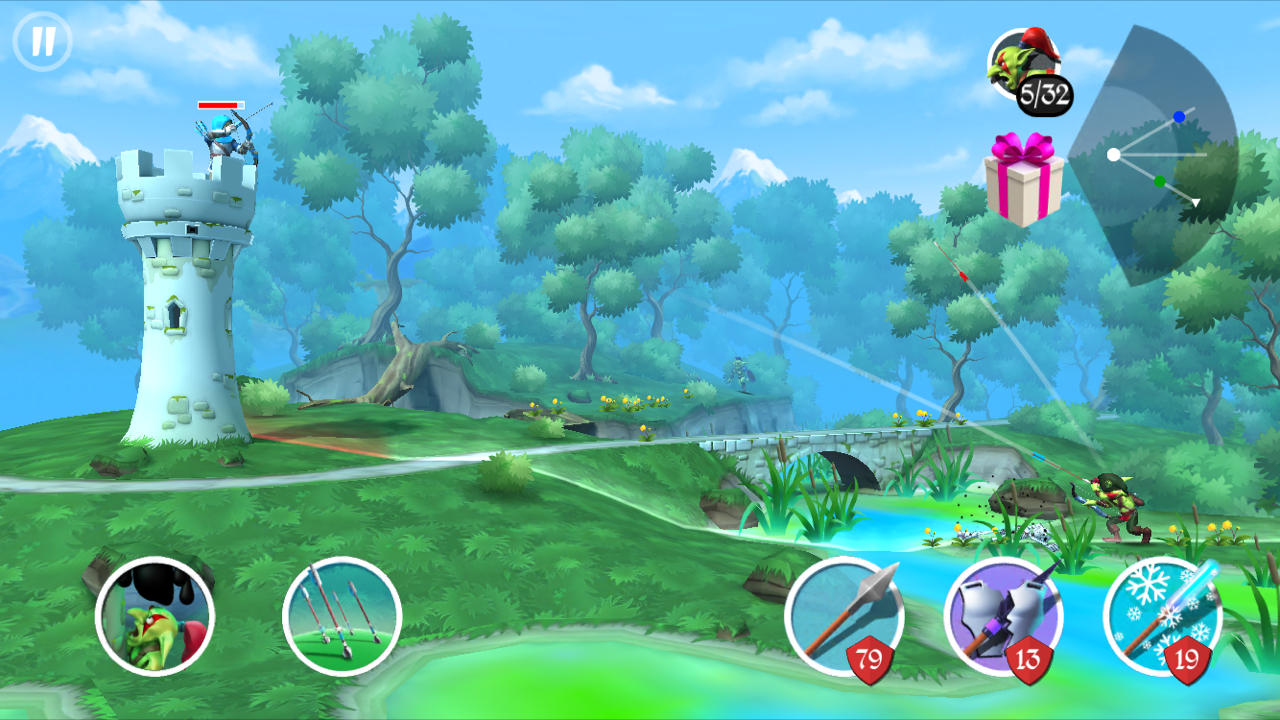Trigger the arrow volley ability
The height and width of the screenshot is (720, 1280).
342,616
